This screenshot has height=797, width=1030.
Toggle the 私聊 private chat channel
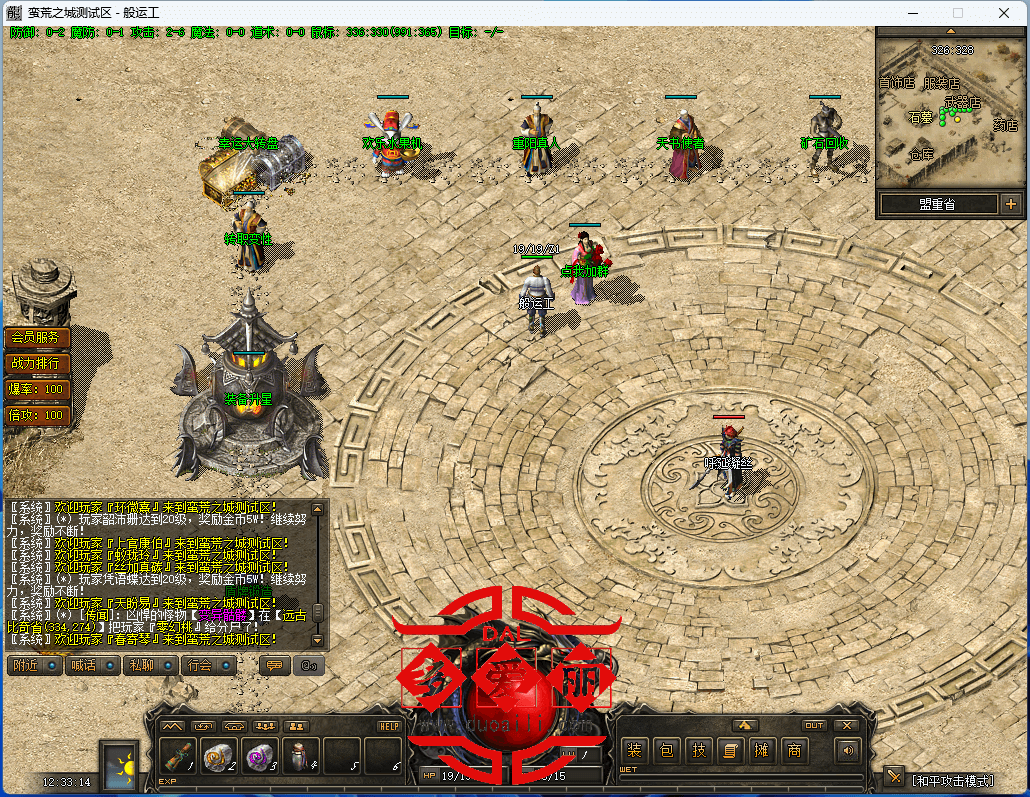(148, 665)
